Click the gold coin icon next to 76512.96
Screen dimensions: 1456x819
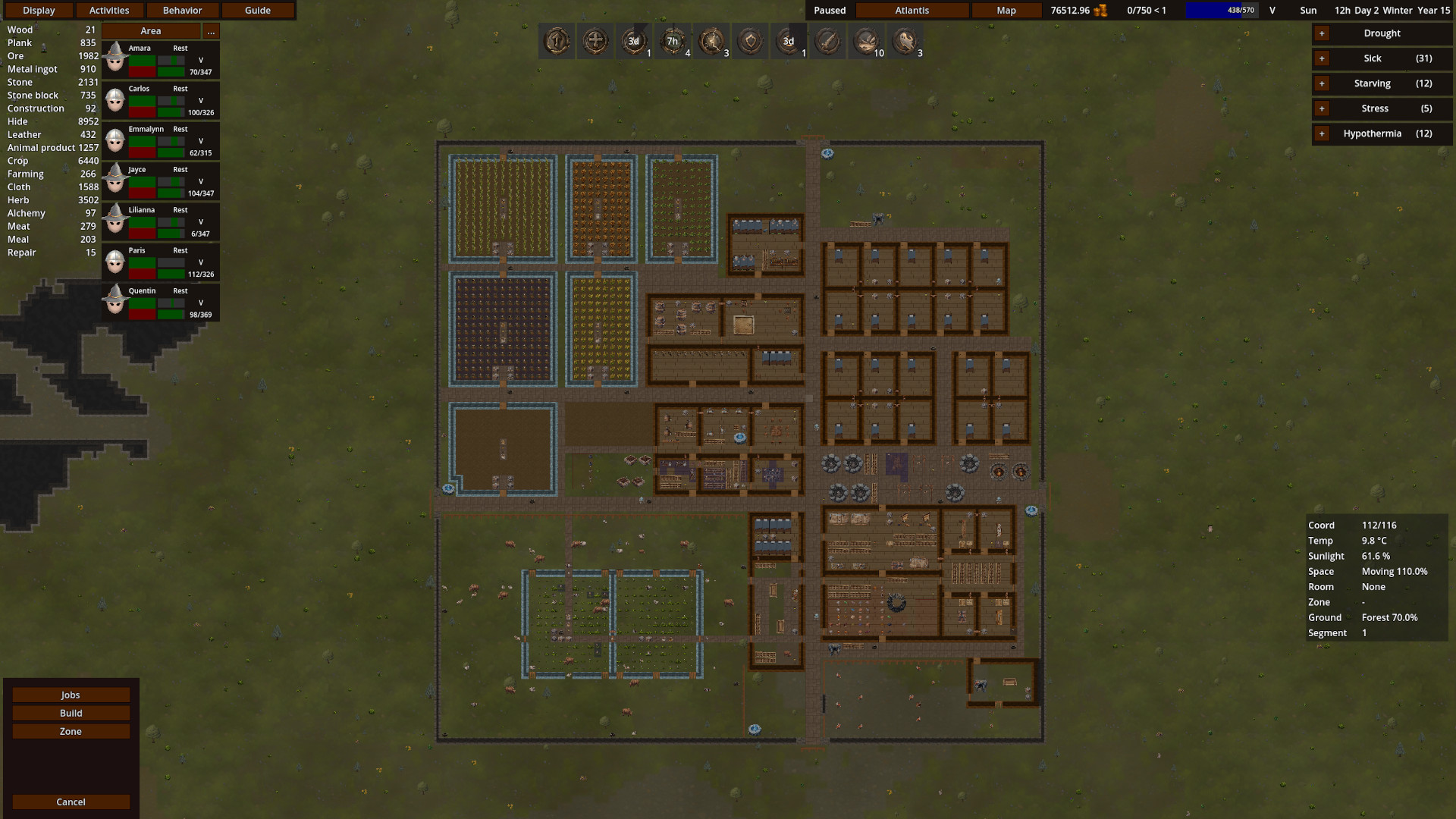(1101, 10)
